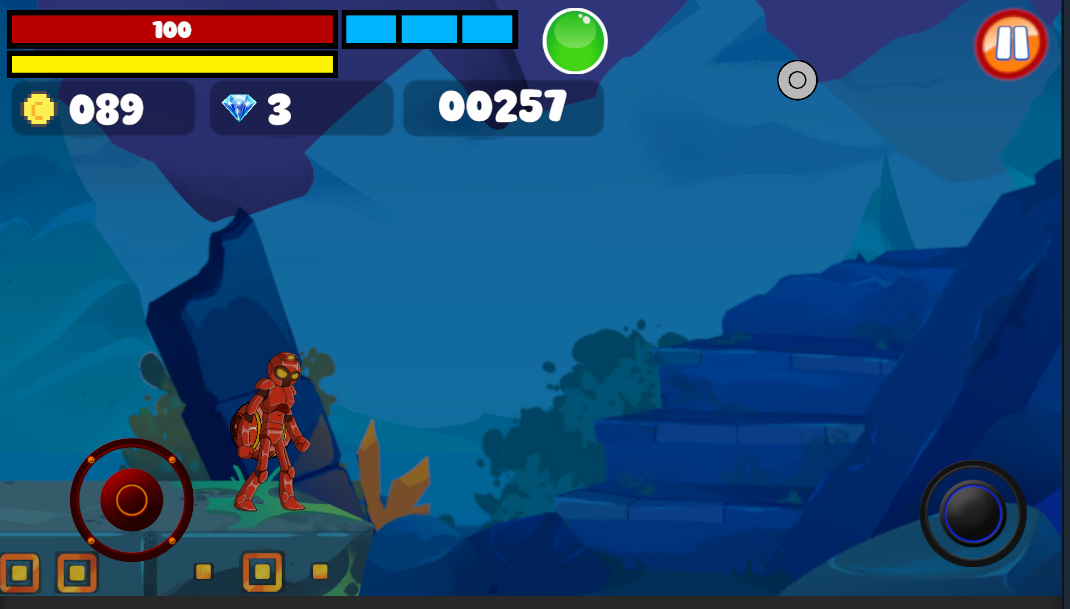Click the red movement joystick

[131, 499]
